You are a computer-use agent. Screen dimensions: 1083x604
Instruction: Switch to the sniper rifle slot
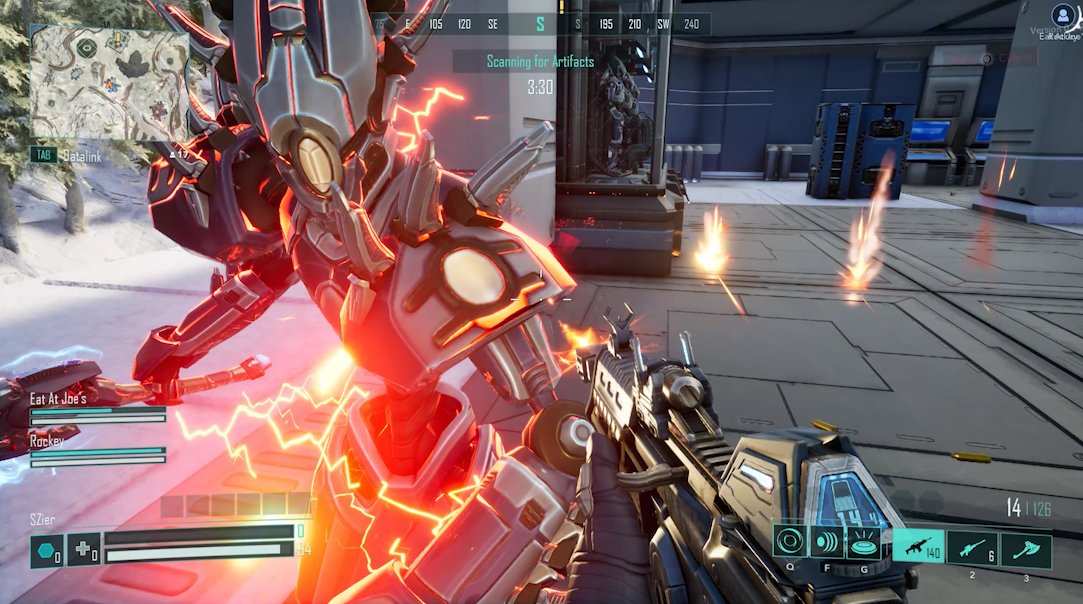[x=972, y=548]
